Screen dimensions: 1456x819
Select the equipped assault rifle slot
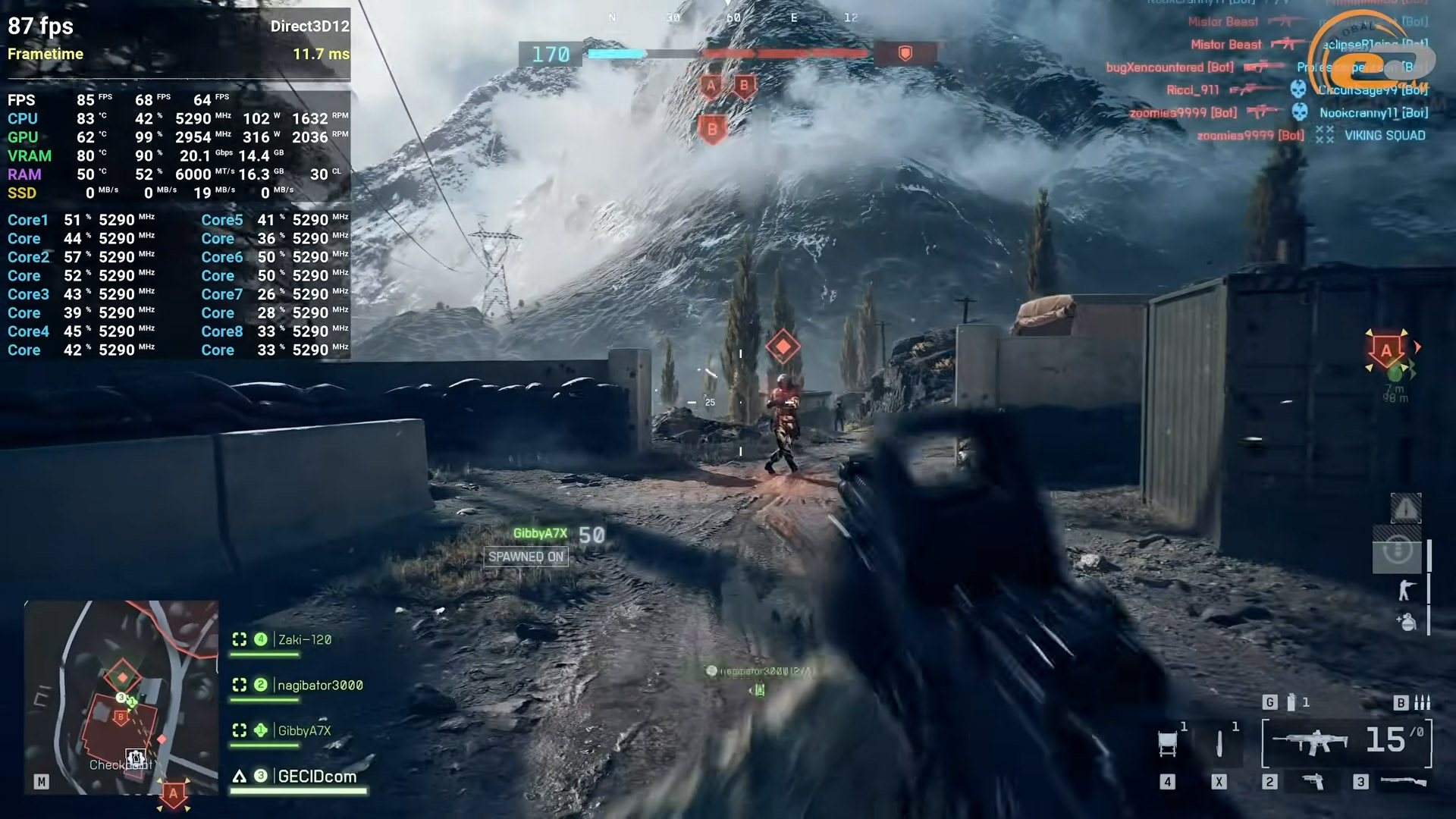[x=1310, y=742]
